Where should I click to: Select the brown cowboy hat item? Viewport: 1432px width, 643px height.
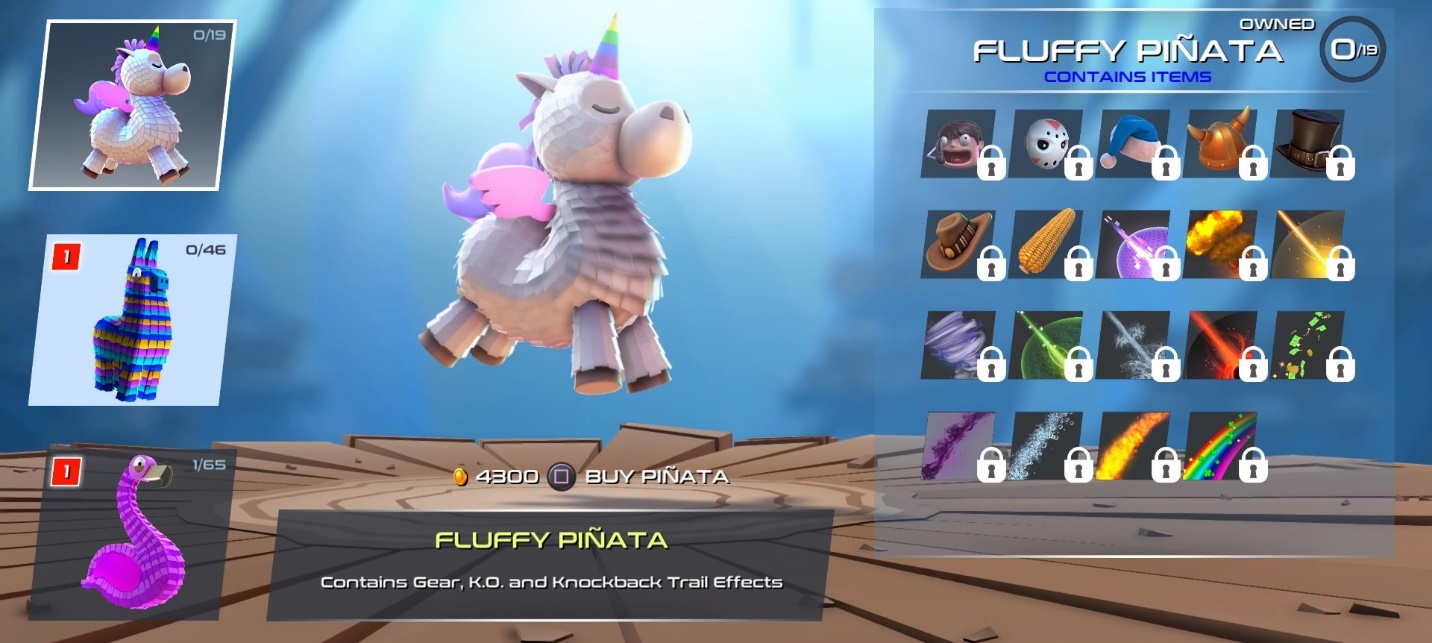point(957,244)
